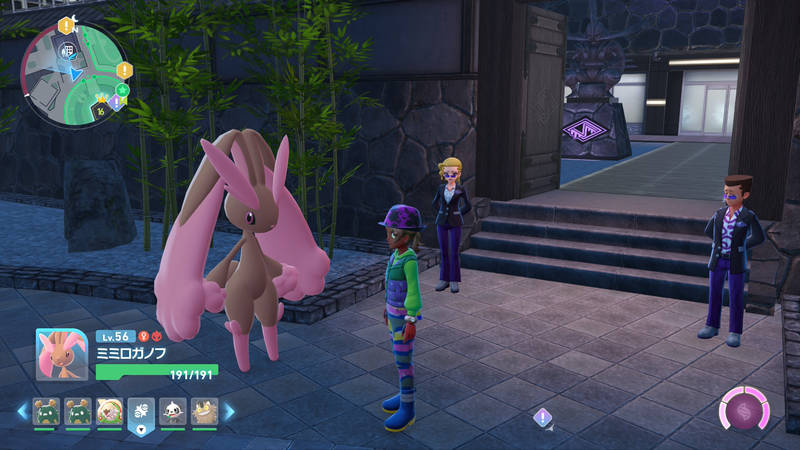The width and height of the screenshot is (800, 450).
Task: Click the green star marker on the minimap
Action: pos(123,90)
